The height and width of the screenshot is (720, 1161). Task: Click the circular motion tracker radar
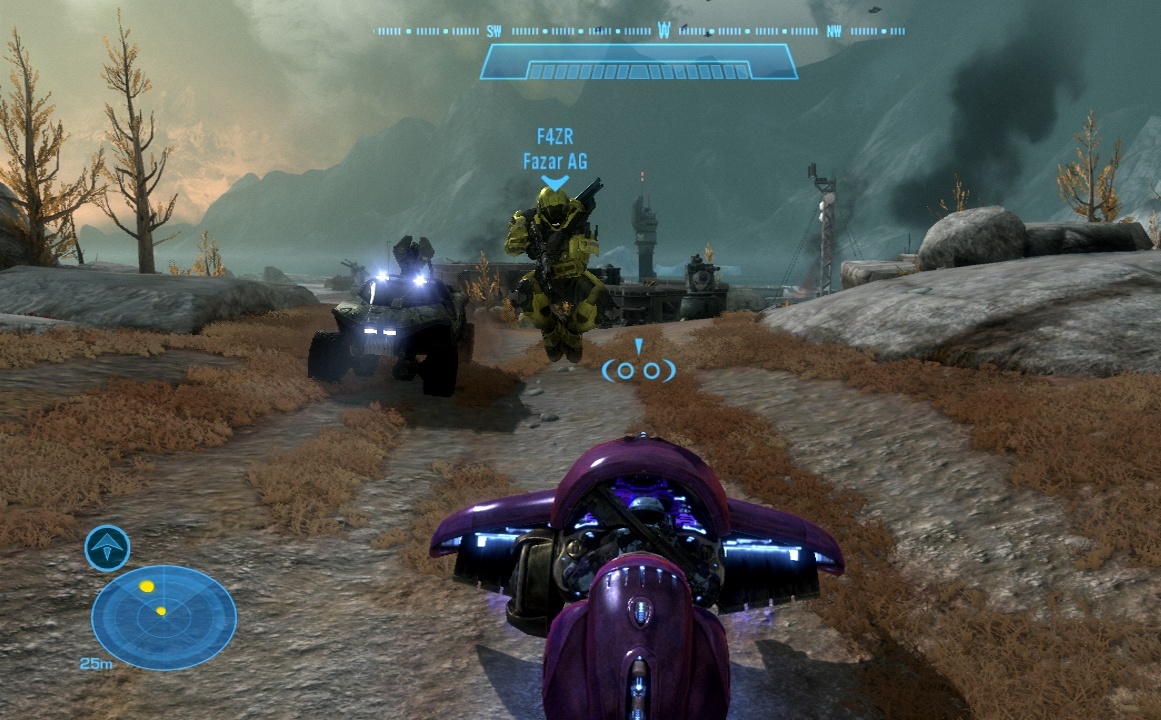click(164, 617)
